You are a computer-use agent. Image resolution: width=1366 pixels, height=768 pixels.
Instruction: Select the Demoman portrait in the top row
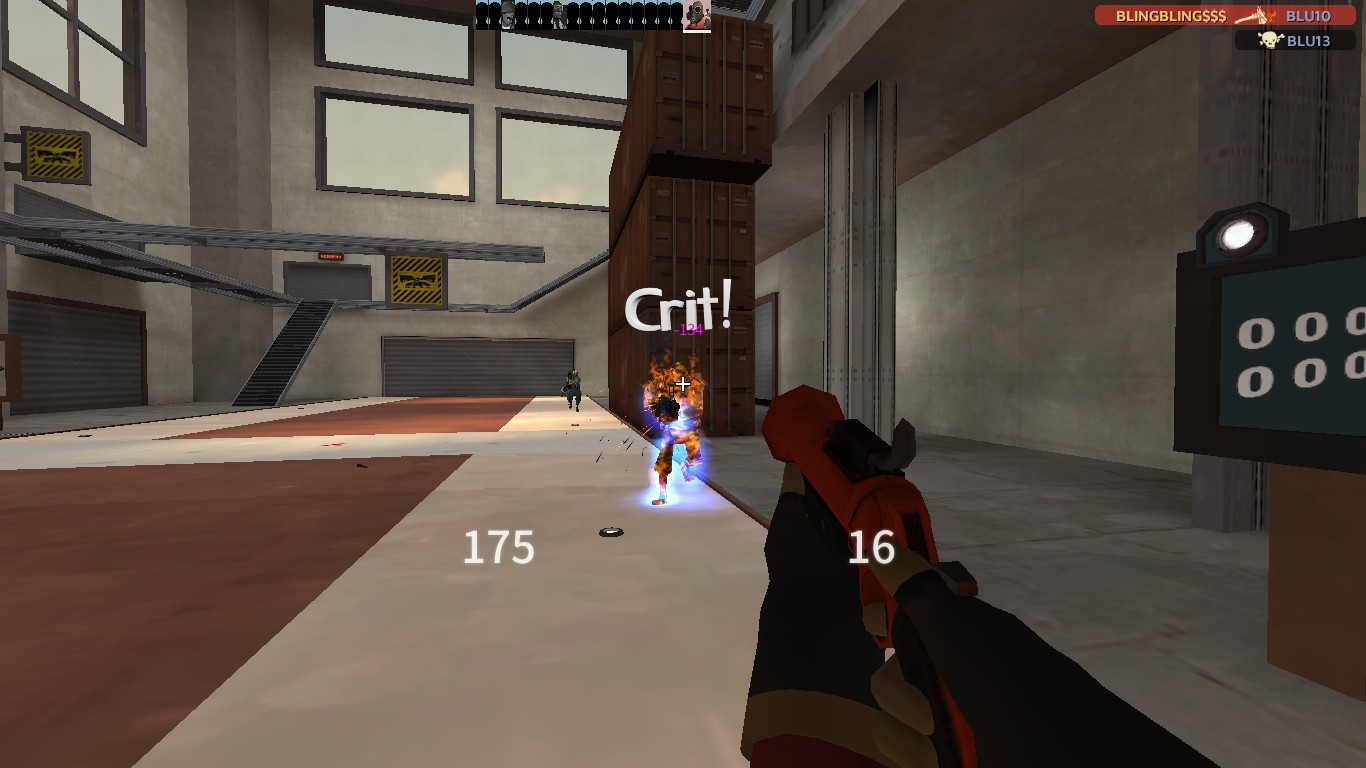[x=507, y=15]
